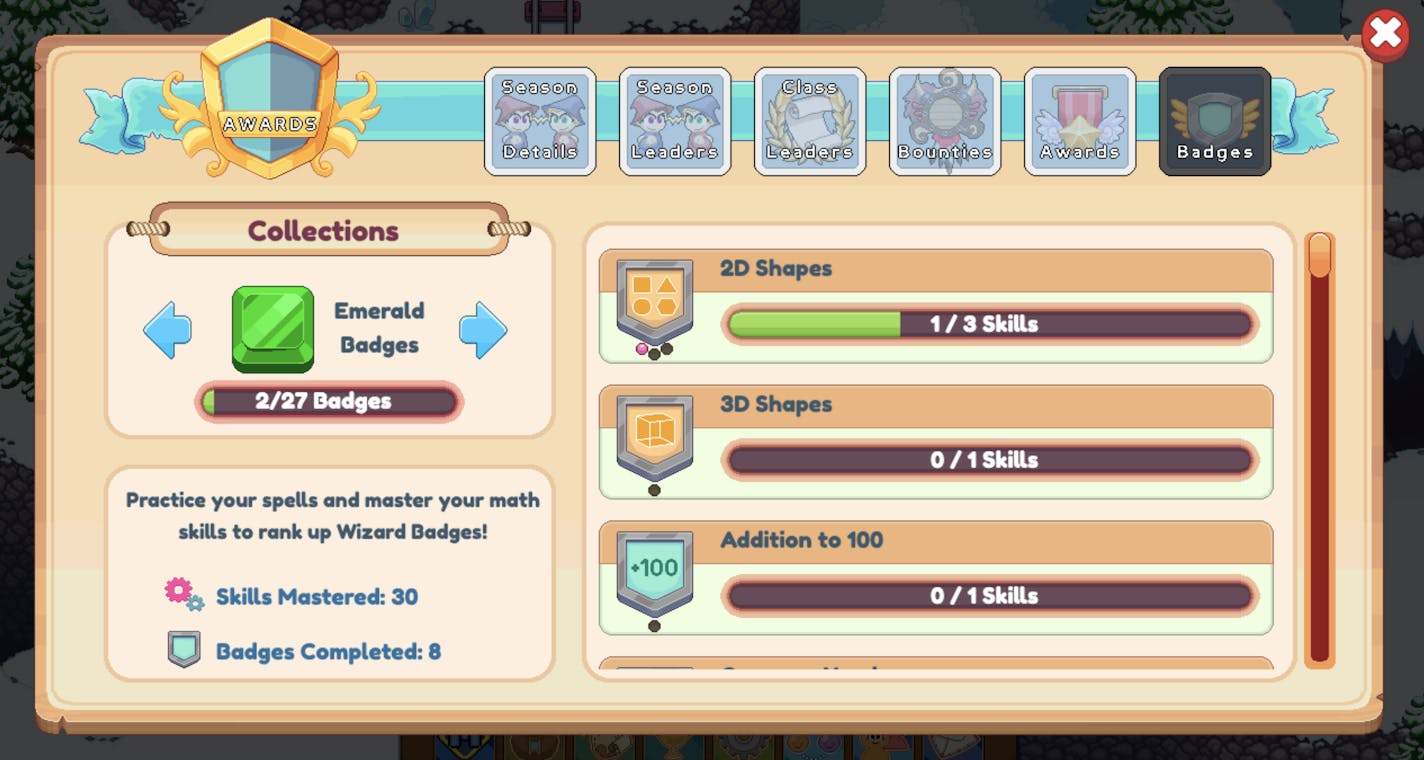Image resolution: width=1424 pixels, height=760 pixels.
Task: Click the 2/27 Badges progress bar
Action: point(328,401)
